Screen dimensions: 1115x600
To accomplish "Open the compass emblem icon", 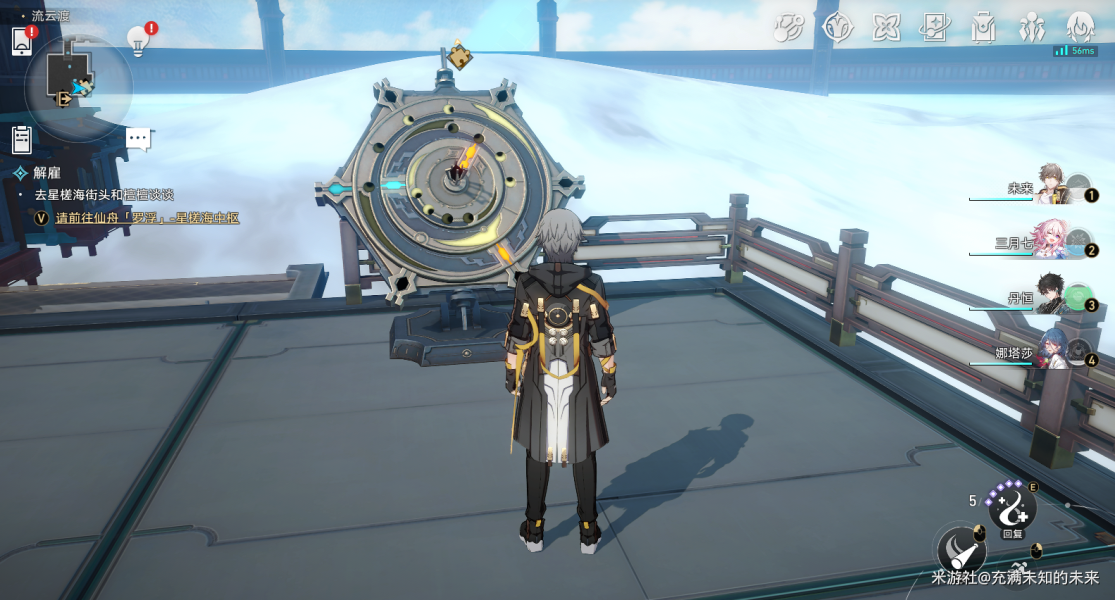I will tap(837, 27).
